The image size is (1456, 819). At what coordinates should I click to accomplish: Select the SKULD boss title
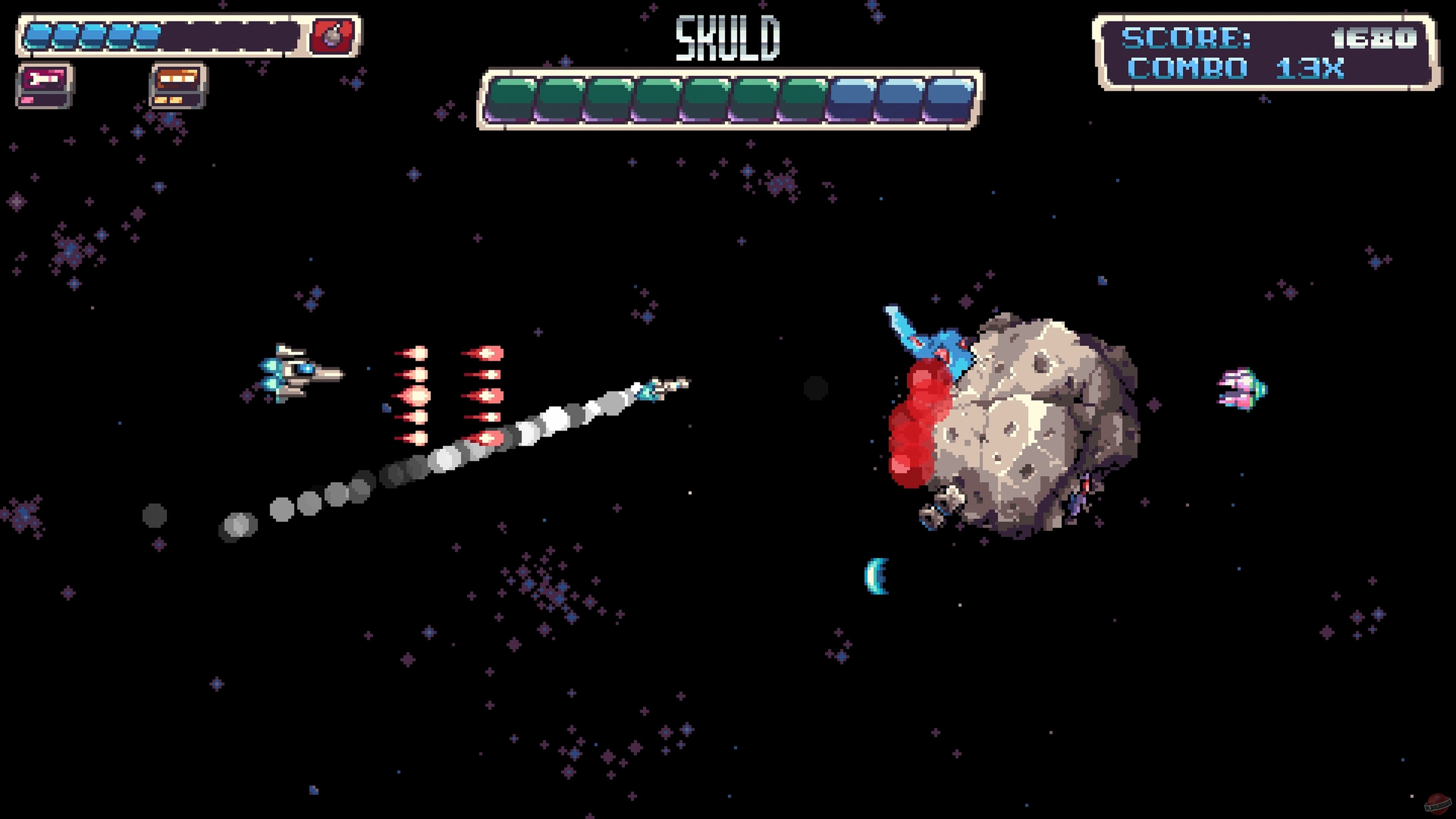click(x=728, y=38)
